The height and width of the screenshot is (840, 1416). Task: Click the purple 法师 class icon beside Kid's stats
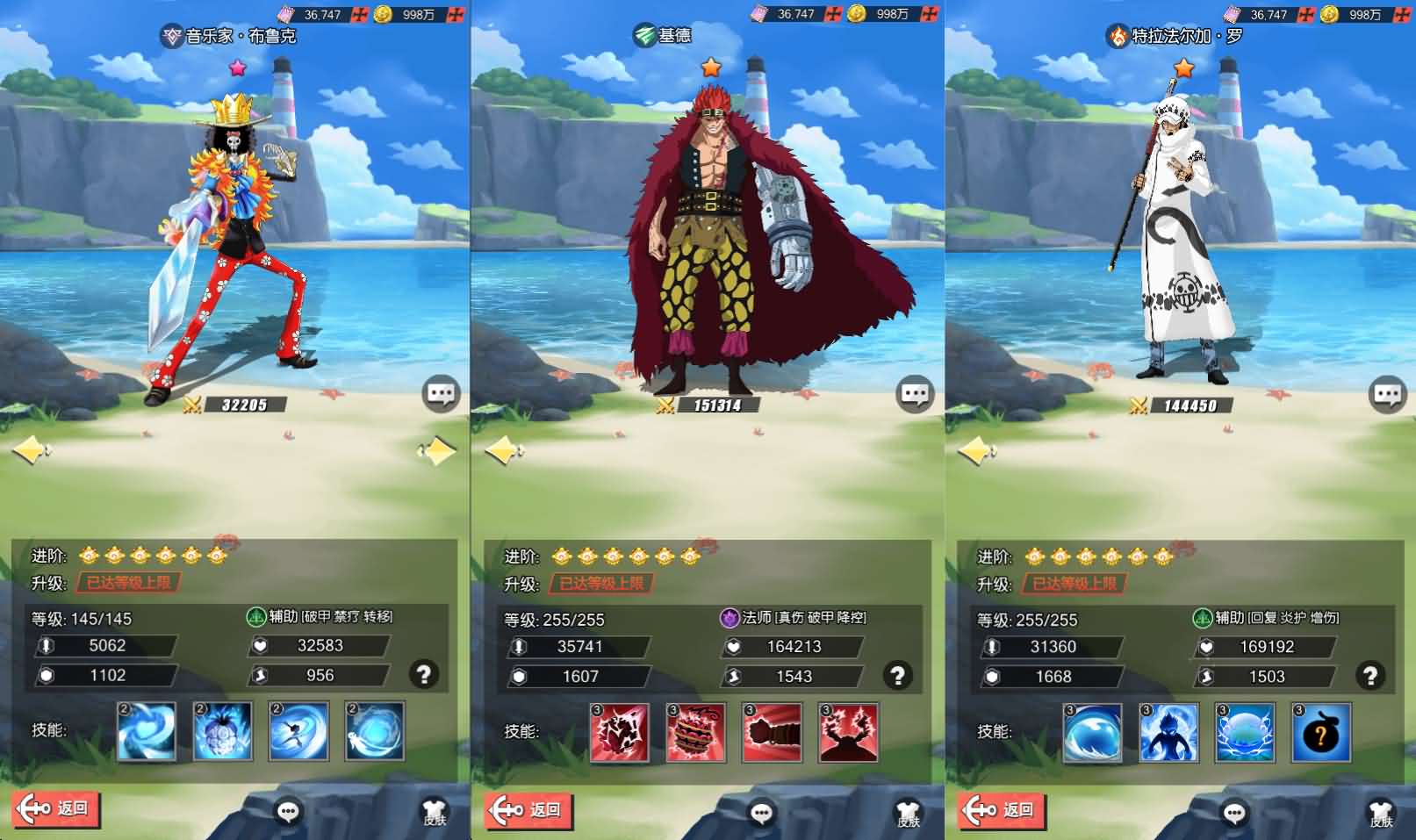tap(729, 619)
